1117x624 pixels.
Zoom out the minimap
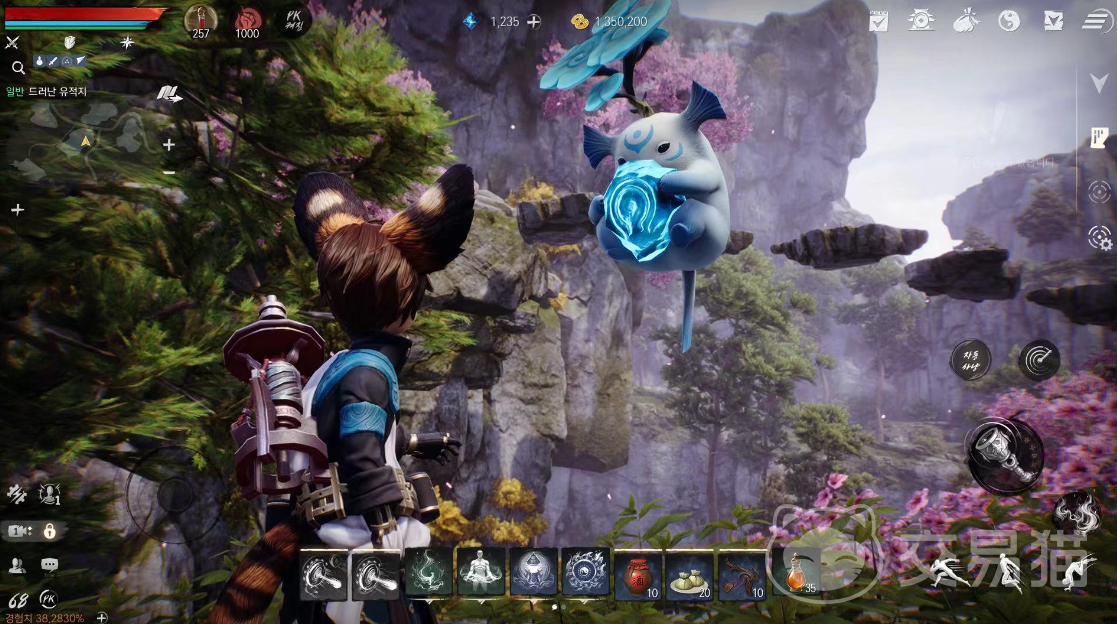[x=169, y=172]
